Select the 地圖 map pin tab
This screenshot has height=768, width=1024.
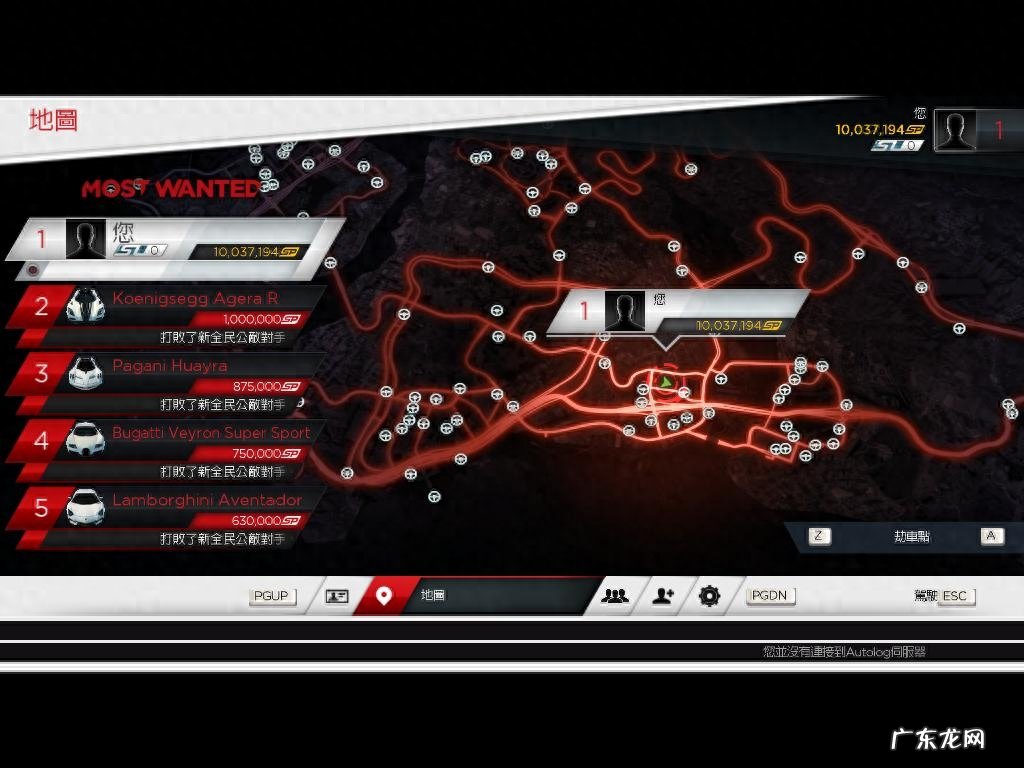(384, 596)
